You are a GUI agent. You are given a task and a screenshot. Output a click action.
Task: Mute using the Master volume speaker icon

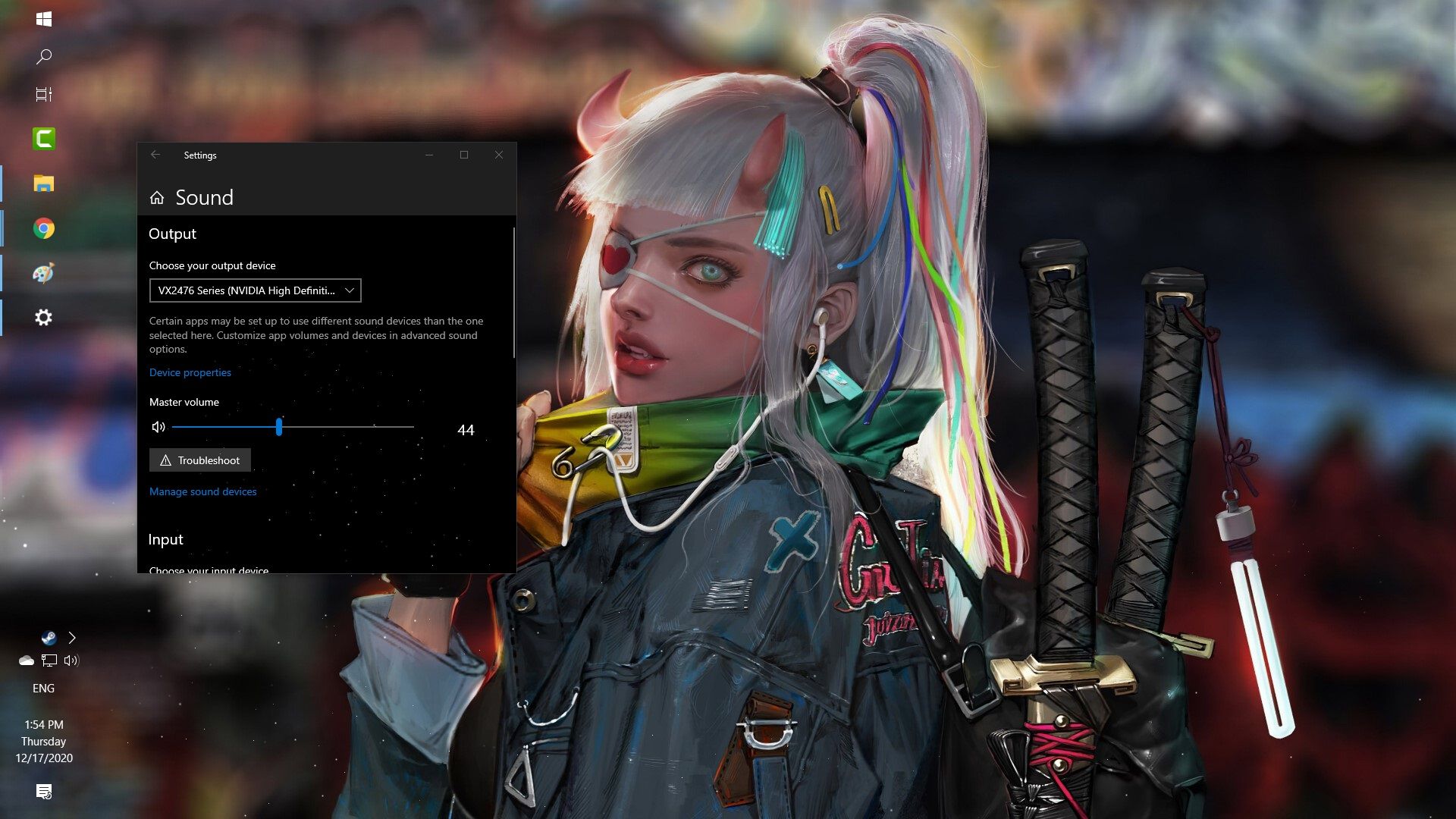point(158,427)
